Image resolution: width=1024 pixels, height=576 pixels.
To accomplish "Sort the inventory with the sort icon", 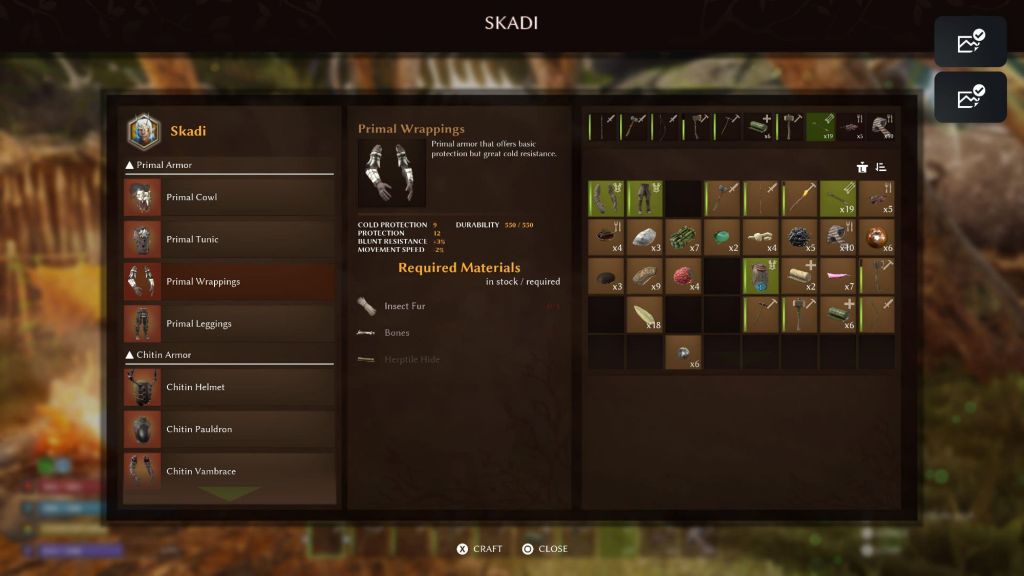I will click(881, 167).
